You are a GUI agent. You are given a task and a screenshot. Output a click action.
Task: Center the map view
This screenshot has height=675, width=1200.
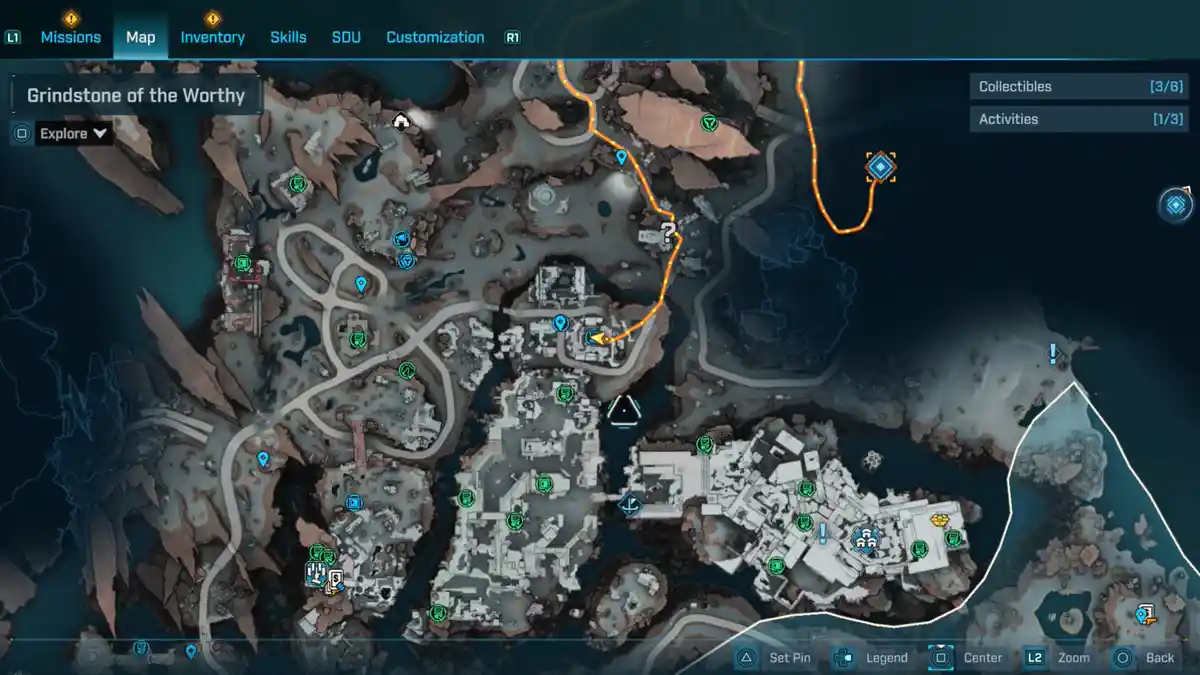[x=970, y=658]
